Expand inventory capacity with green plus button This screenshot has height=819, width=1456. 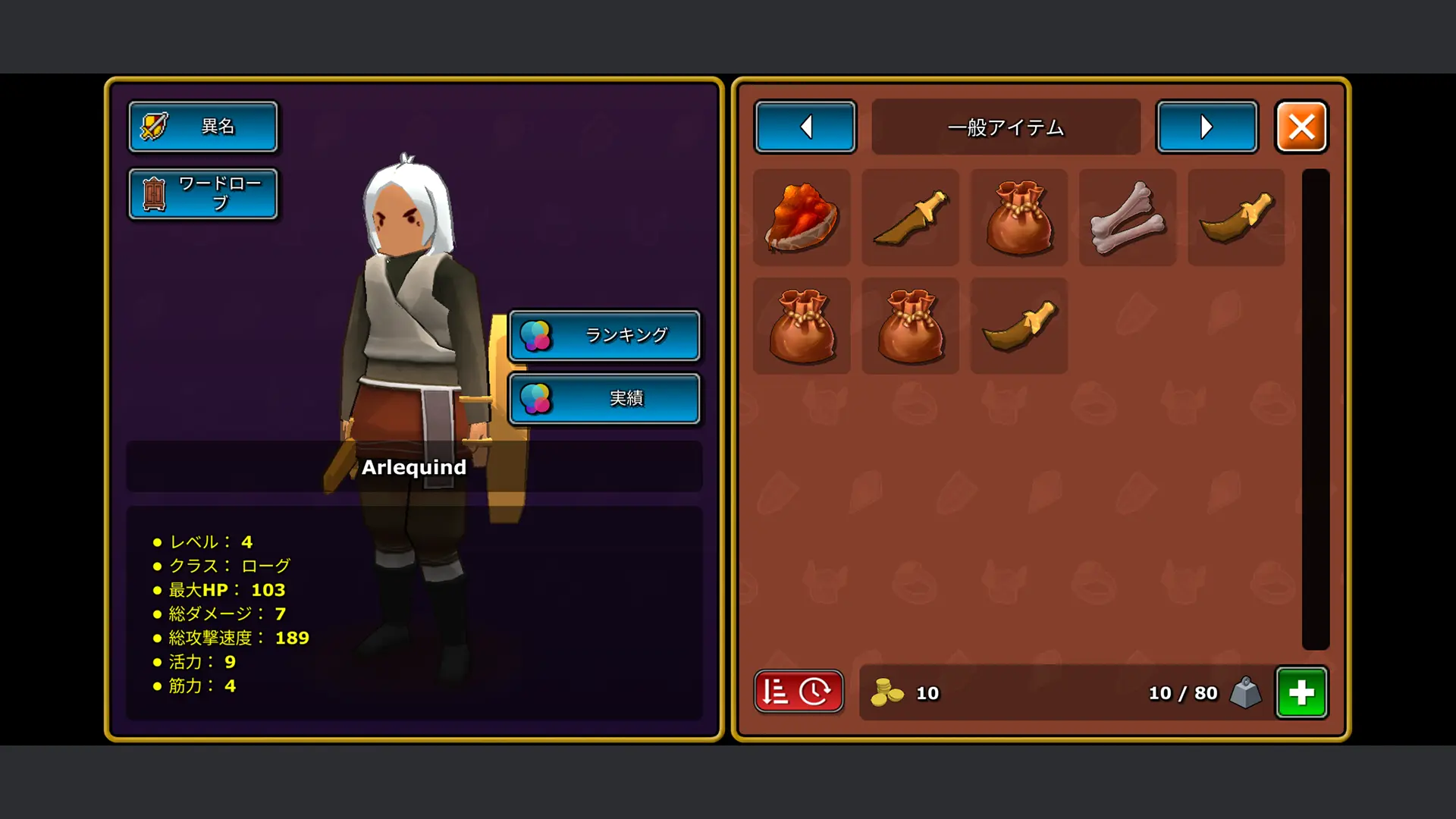1301,692
